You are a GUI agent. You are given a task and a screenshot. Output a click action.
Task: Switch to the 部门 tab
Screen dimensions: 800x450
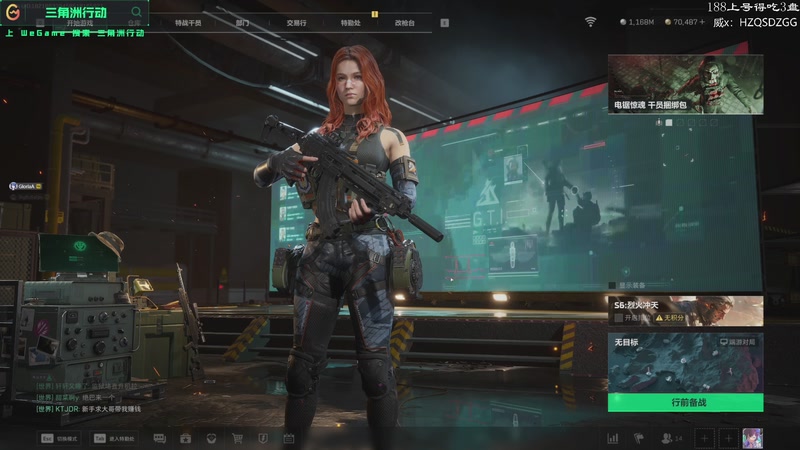(242, 22)
